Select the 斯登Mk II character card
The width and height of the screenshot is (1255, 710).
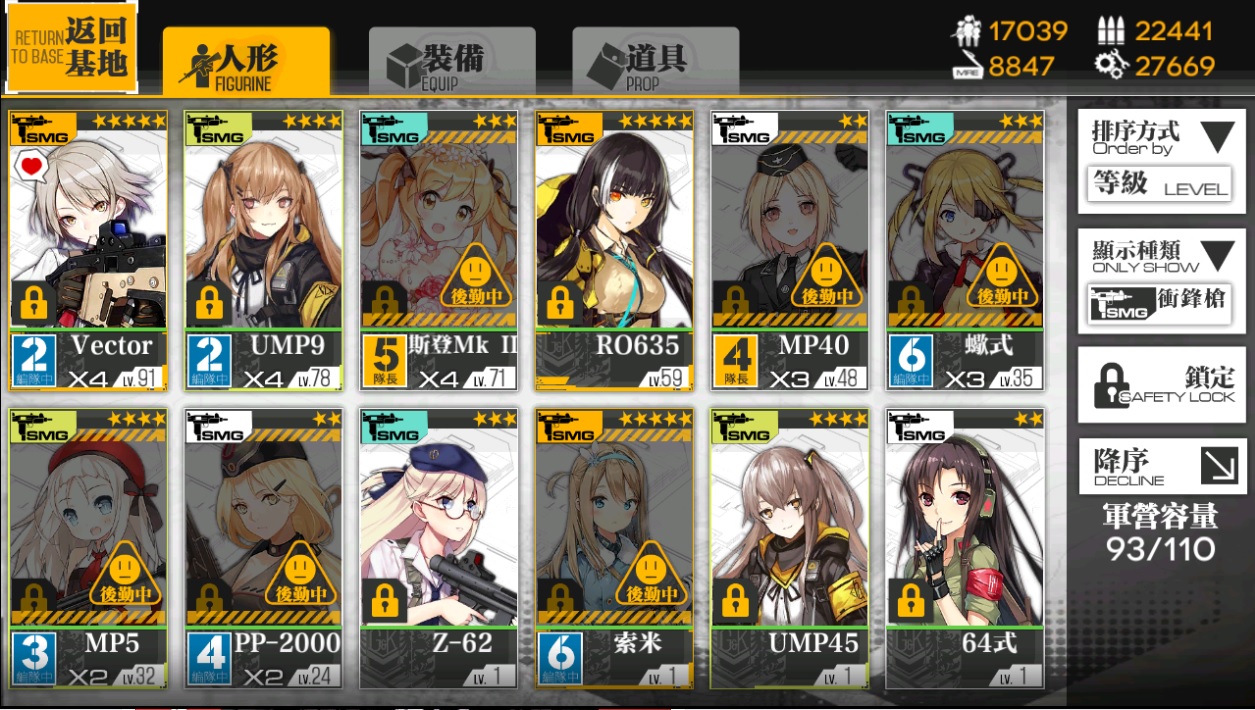click(x=439, y=250)
